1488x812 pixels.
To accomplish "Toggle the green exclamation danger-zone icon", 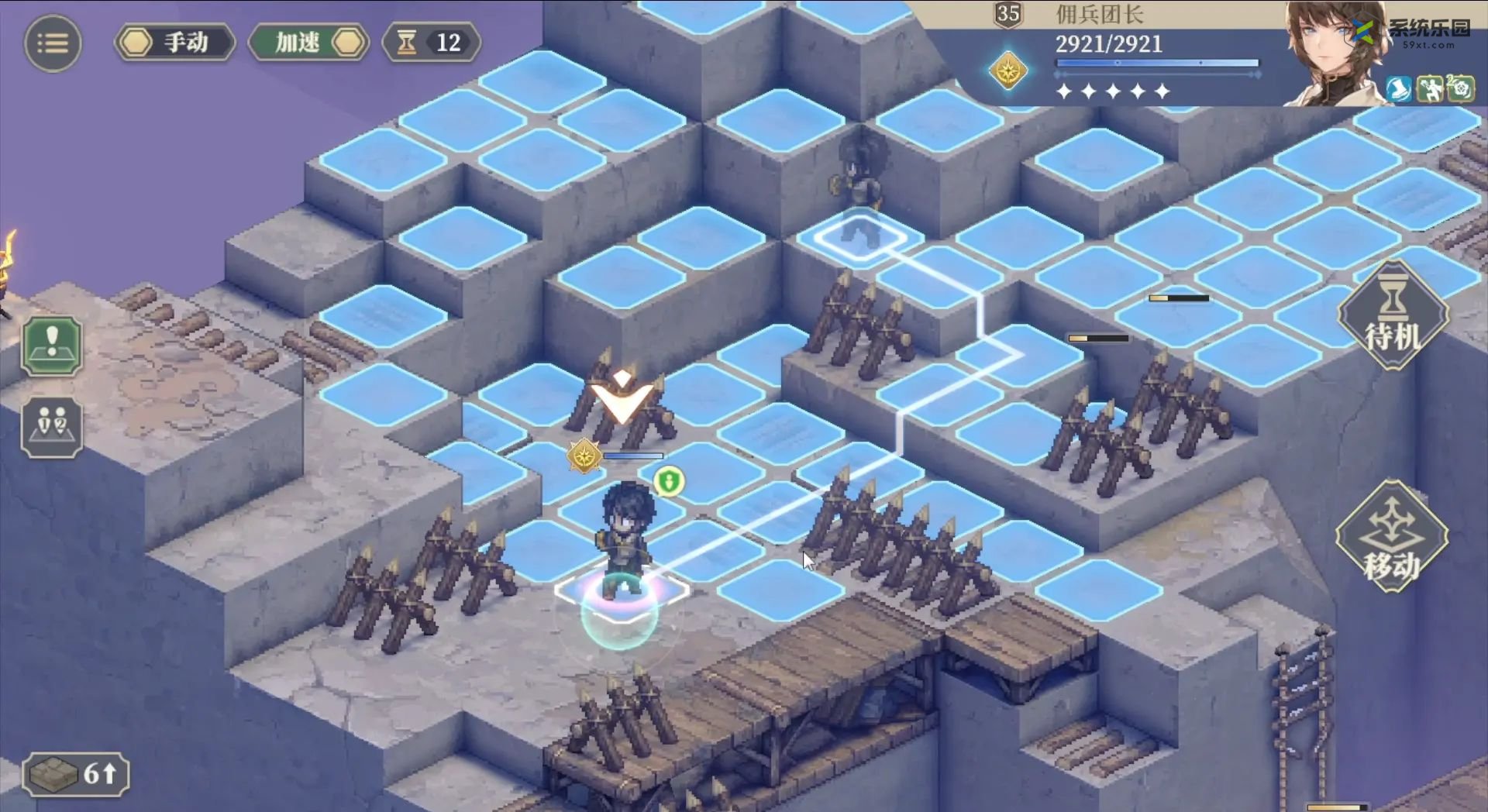I will 52,346.
